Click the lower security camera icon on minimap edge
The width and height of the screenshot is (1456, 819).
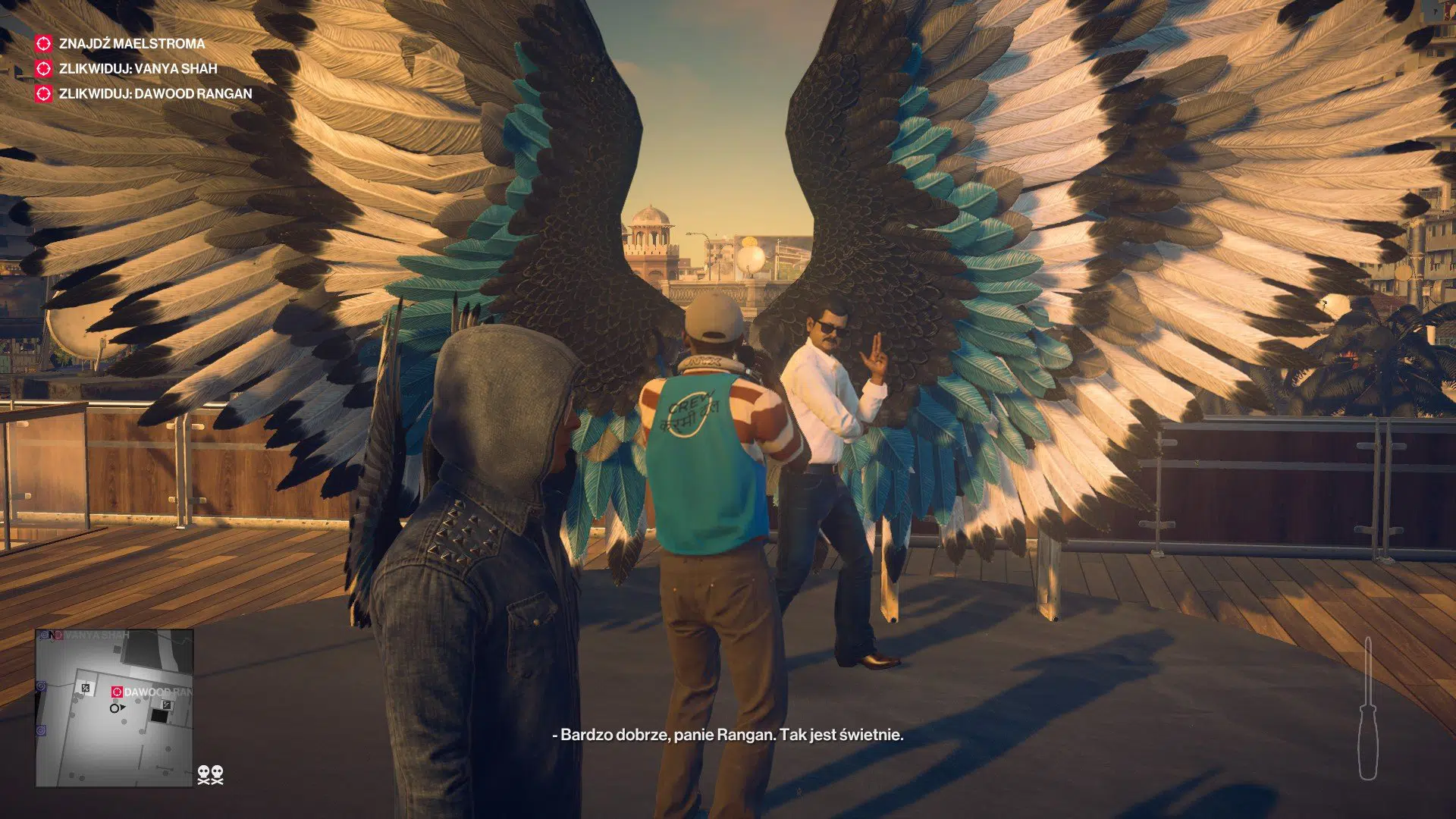(x=40, y=730)
